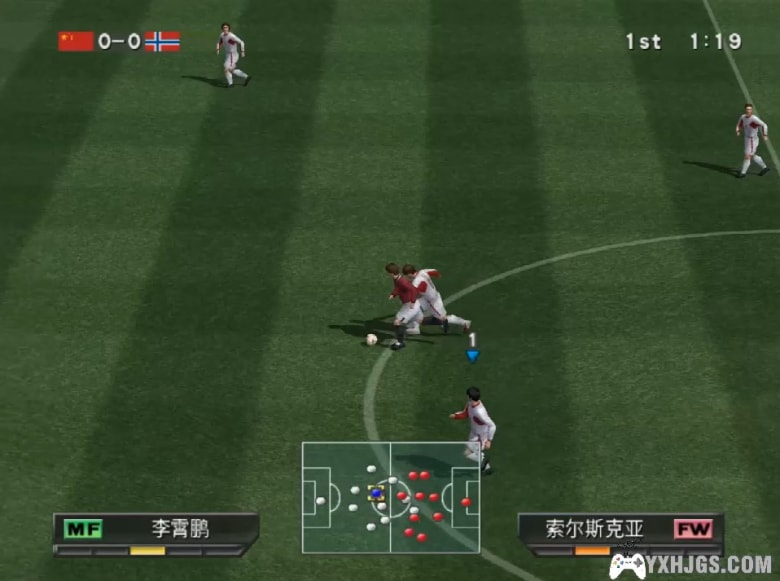780x581 pixels.
Task: Click the Norway flag icon
Action: (162, 41)
